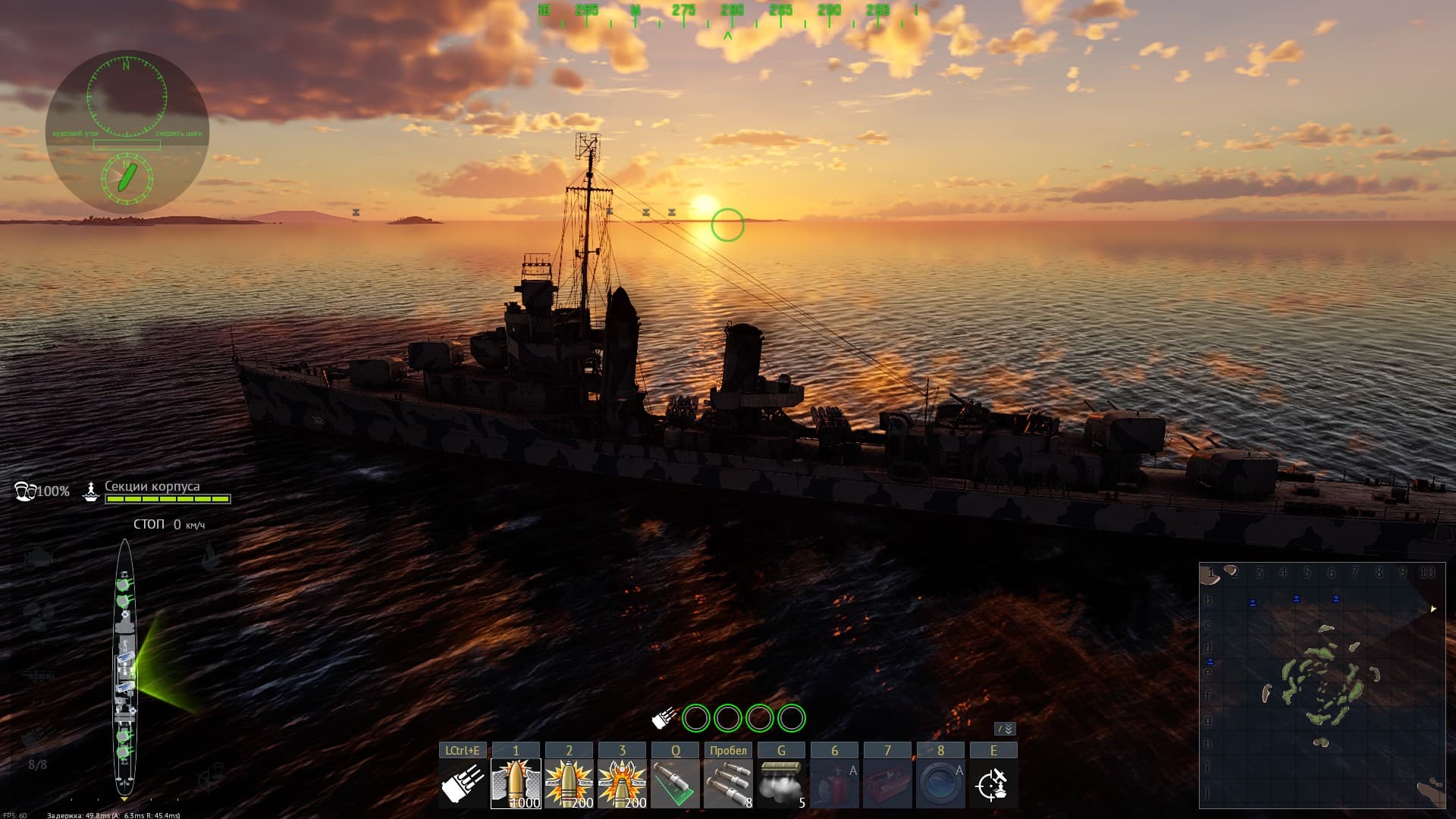This screenshot has width=1456, height=819.
Task: Switch to the high-explosive shell in slot 2
Action: coord(569,784)
